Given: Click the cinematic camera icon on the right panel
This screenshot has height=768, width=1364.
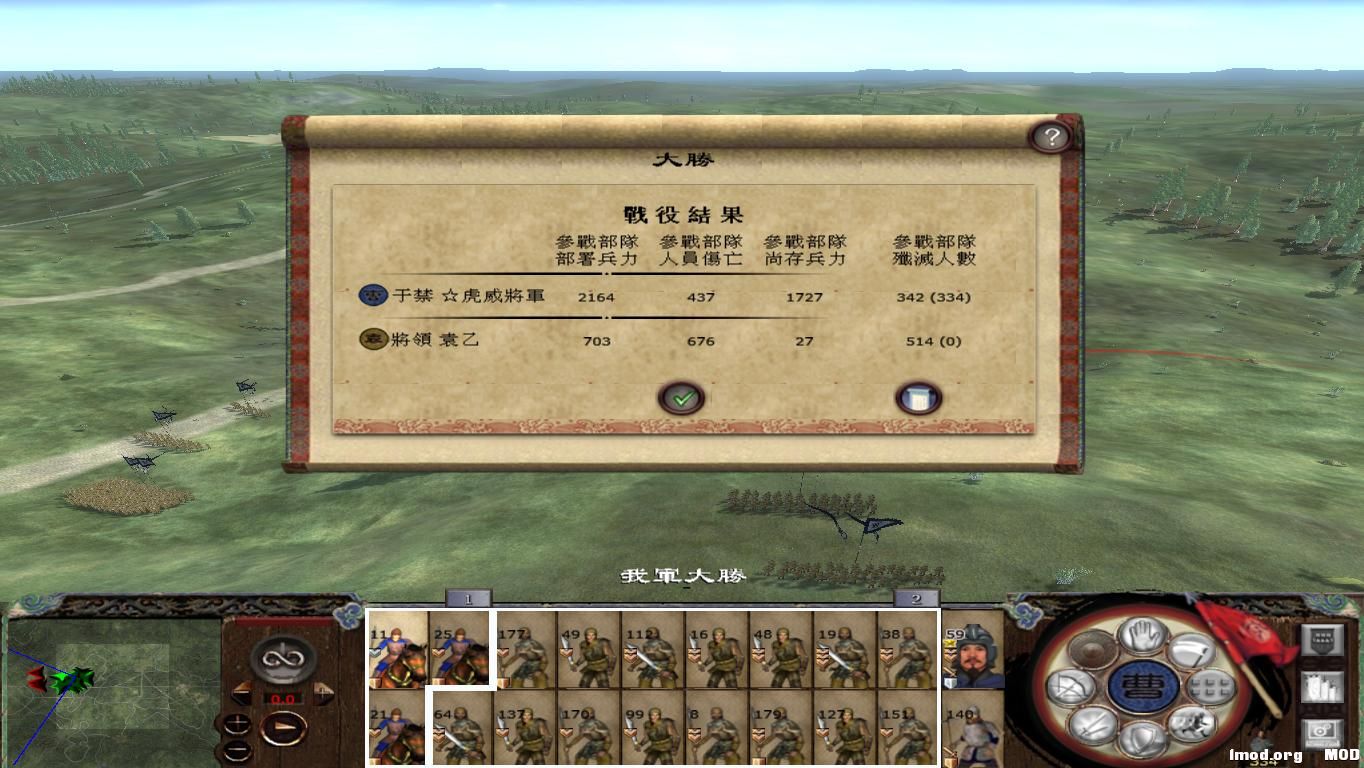Looking at the screenshot, I should coord(1320,731).
